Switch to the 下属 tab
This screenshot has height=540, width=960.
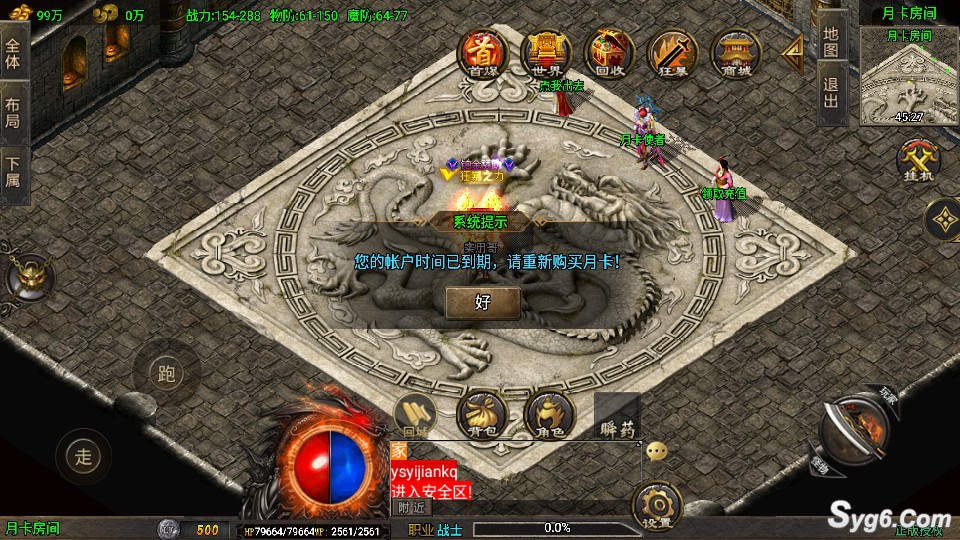[x=13, y=171]
